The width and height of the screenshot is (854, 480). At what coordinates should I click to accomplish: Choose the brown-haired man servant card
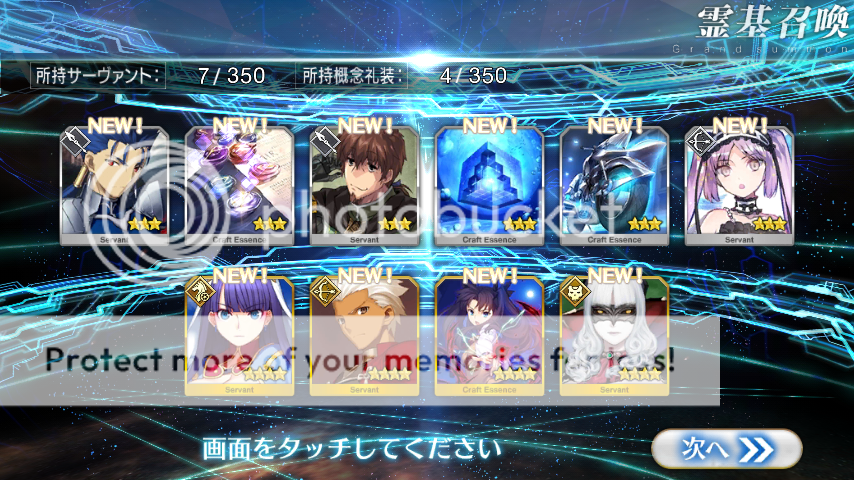point(365,187)
